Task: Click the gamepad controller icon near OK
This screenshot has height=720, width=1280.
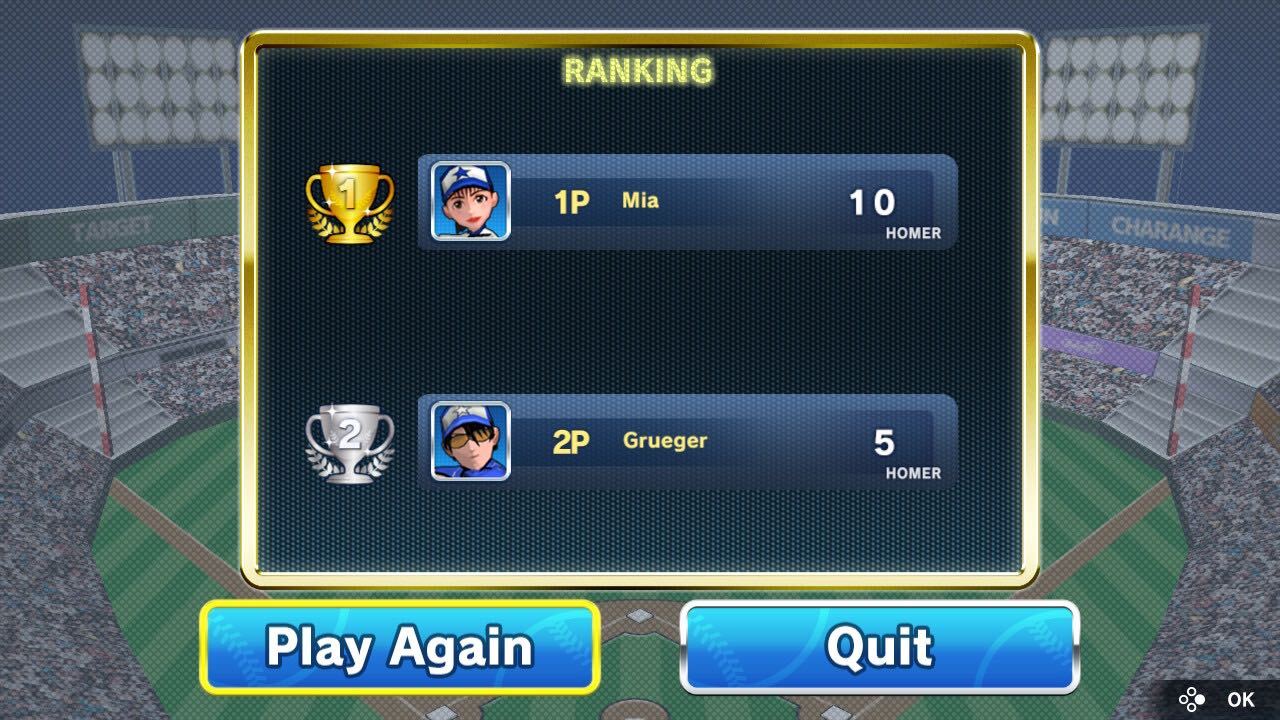Action: (1191, 700)
